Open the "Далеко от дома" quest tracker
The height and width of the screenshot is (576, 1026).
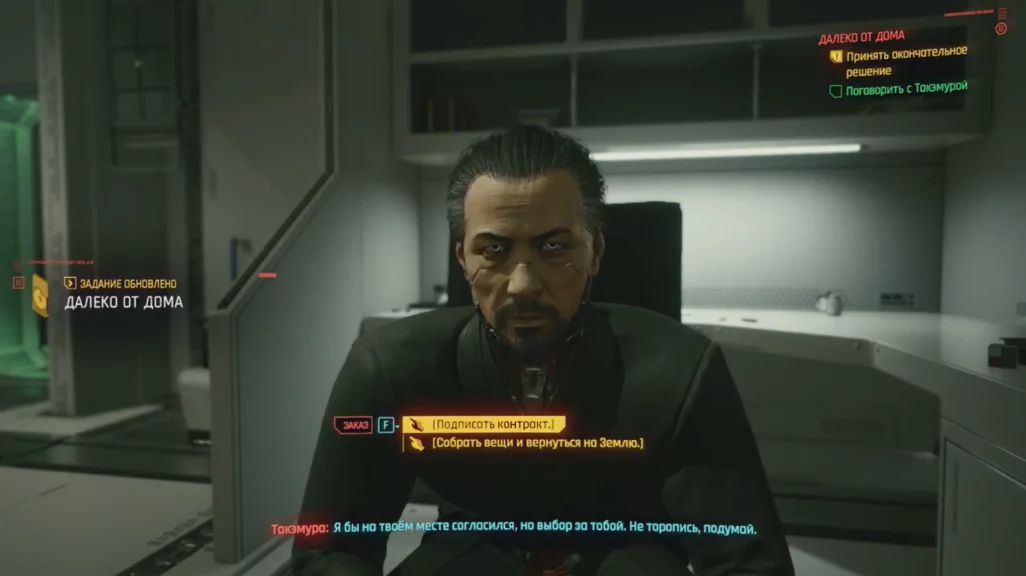(x=861, y=37)
